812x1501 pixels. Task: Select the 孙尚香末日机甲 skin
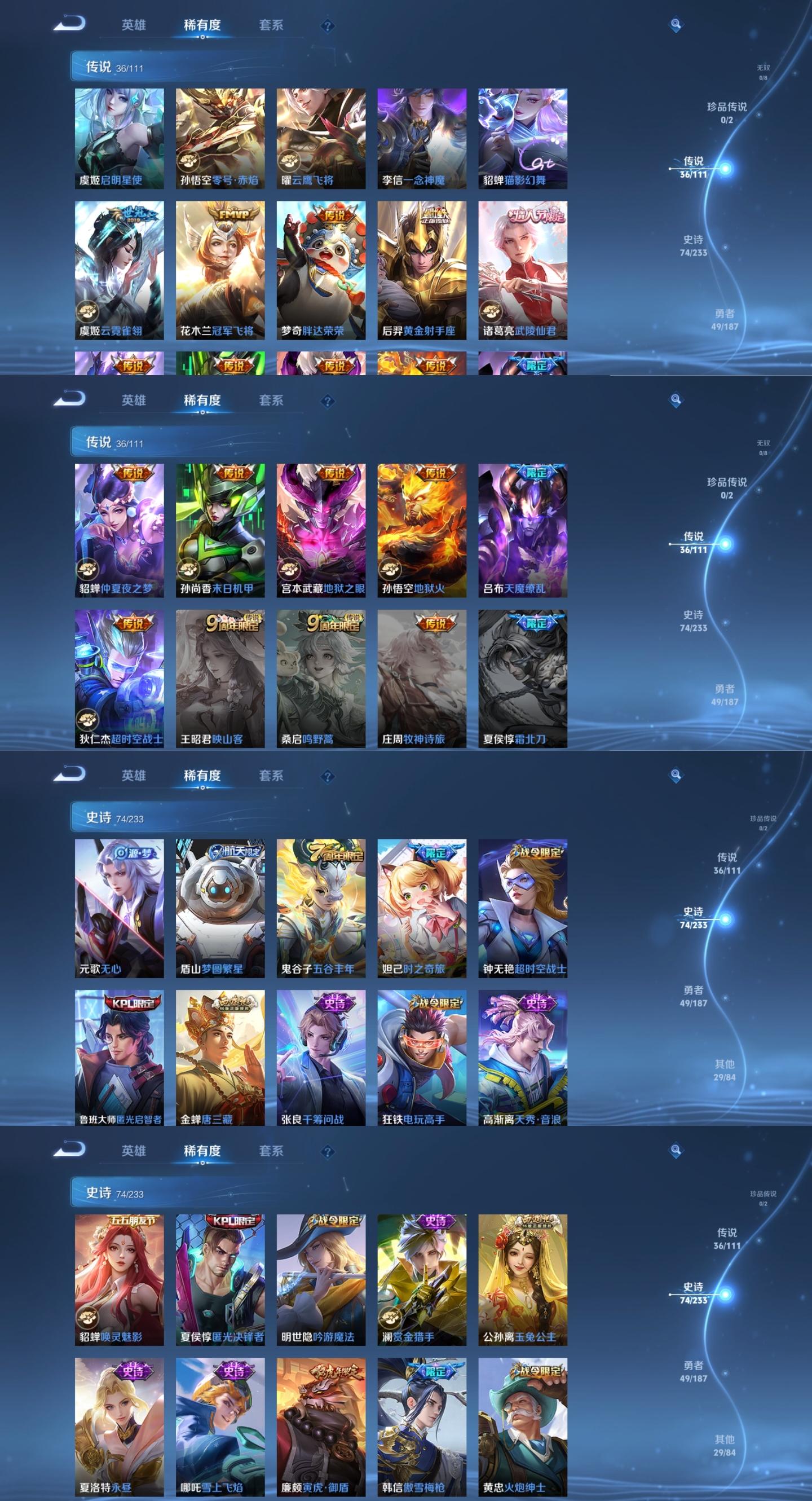point(220,530)
